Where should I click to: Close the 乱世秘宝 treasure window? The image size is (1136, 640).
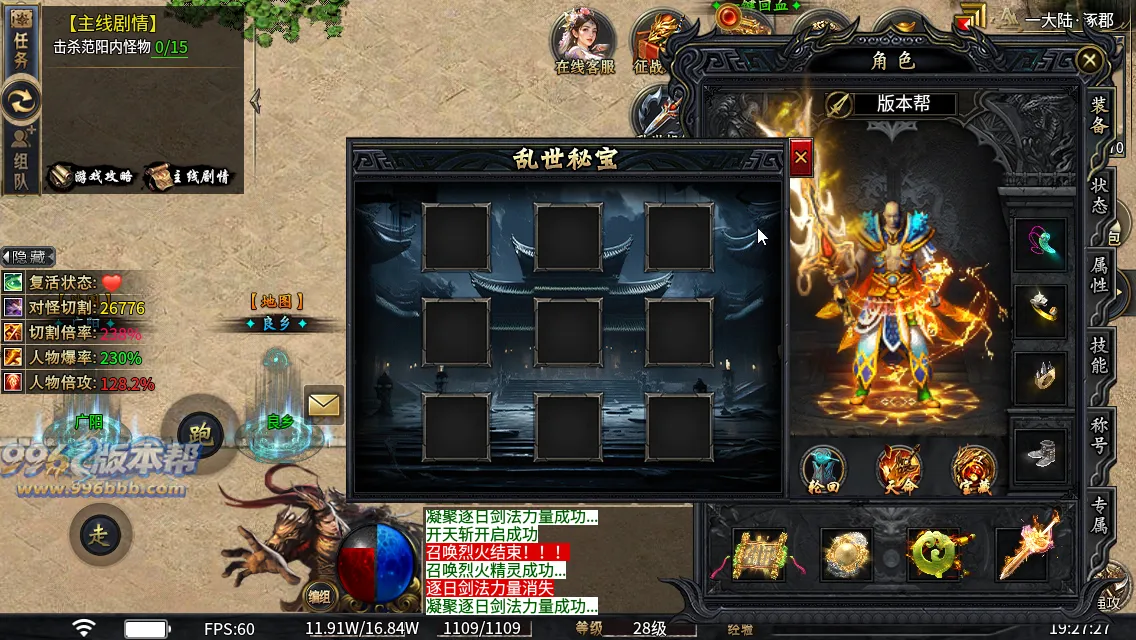coord(801,158)
